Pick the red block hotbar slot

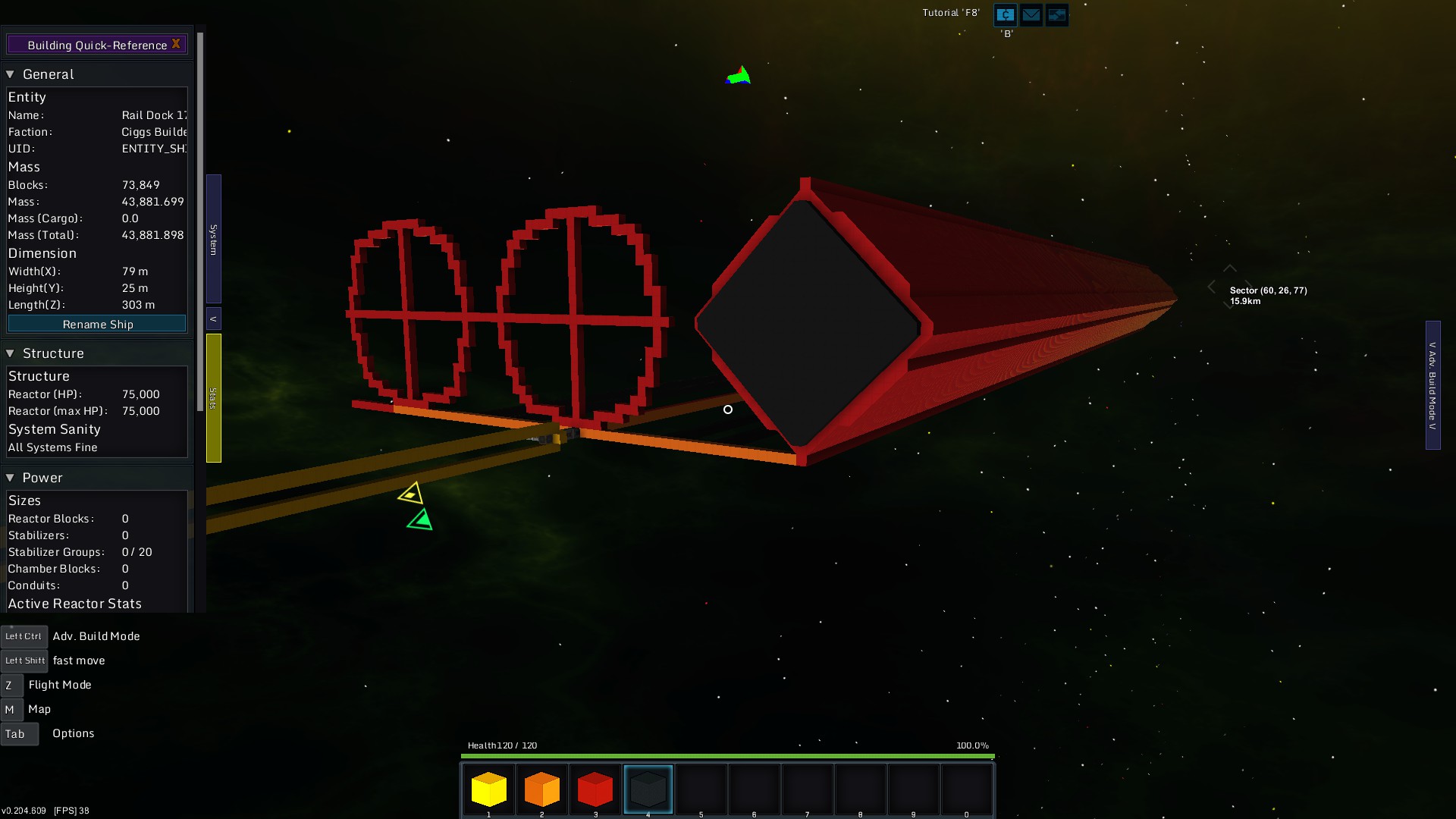click(x=595, y=789)
